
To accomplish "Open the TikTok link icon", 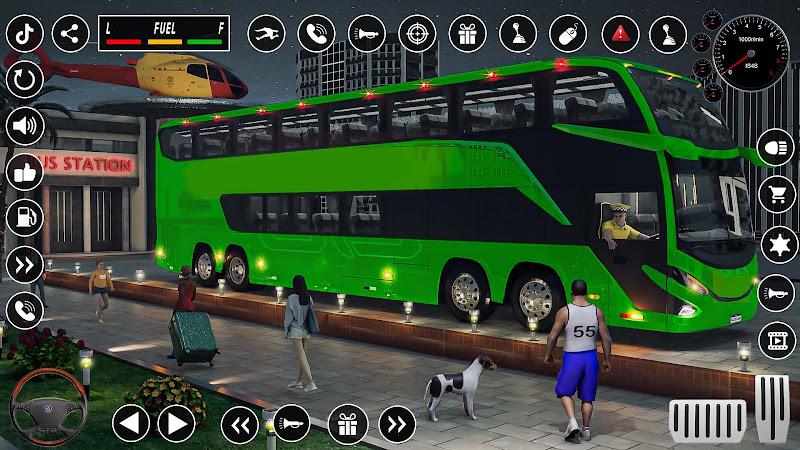I will pyautogui.click(x=23, y=33).
